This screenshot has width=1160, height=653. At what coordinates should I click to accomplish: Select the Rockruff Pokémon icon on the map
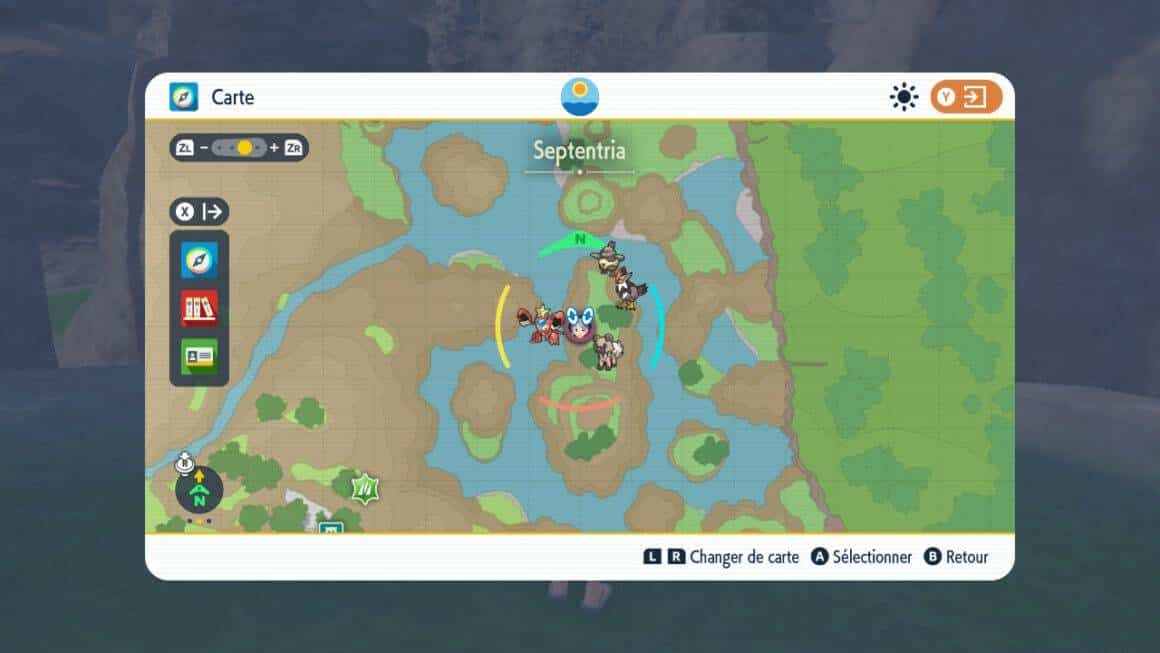(x=606, y=351)
